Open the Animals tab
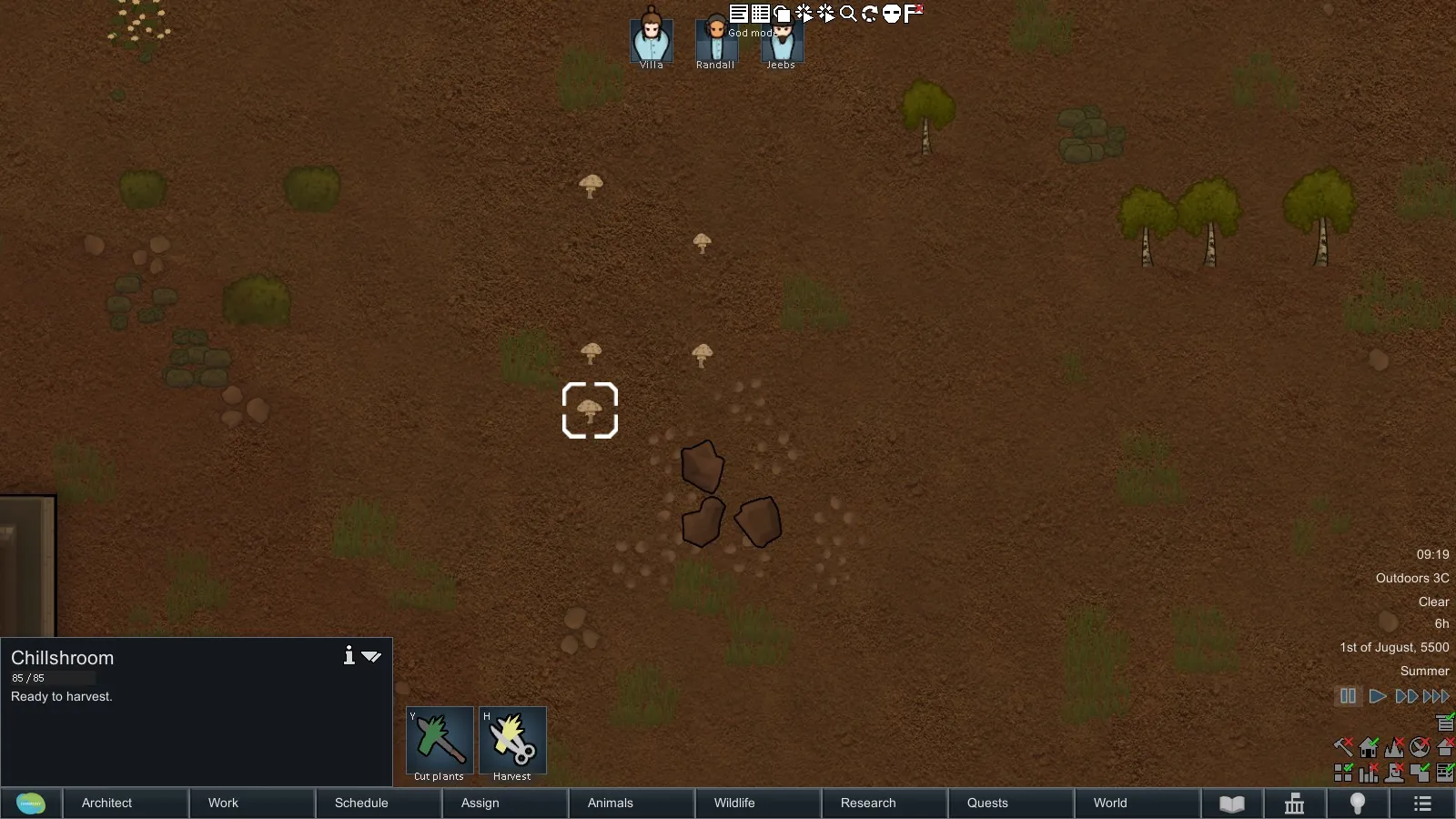 pos(610,803)
